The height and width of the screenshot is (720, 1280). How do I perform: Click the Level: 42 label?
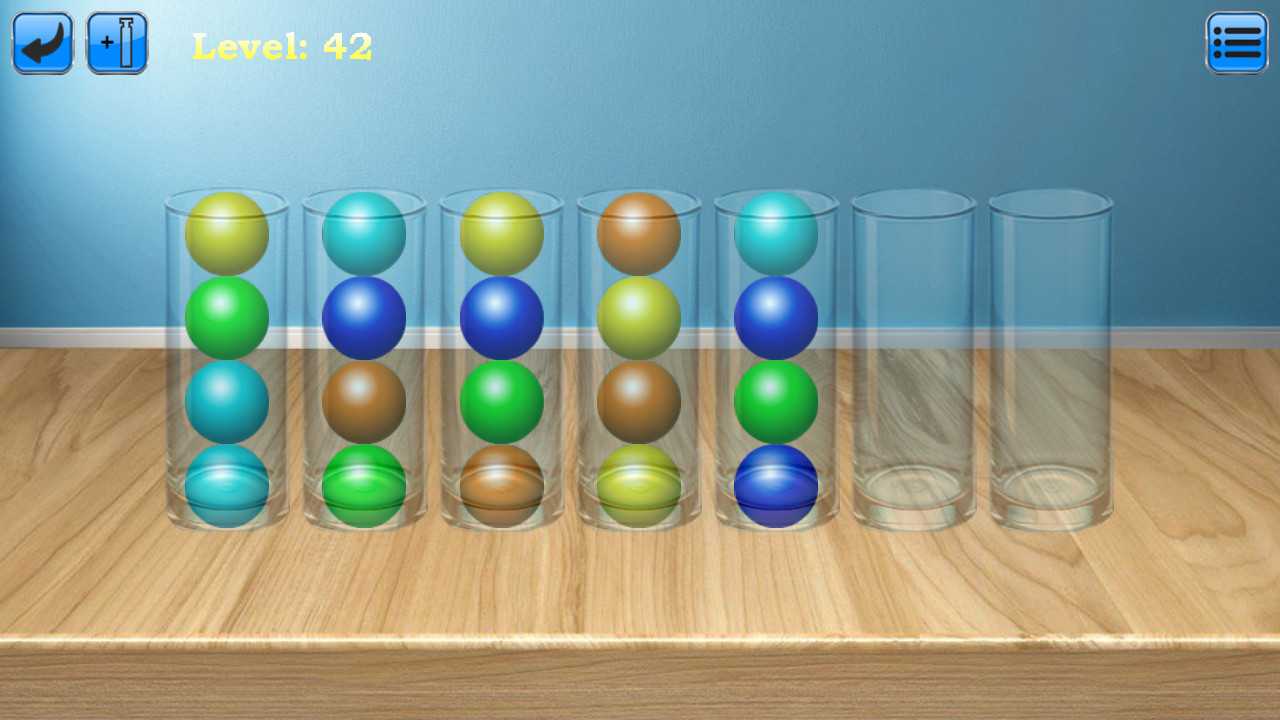tap(283, 44)
